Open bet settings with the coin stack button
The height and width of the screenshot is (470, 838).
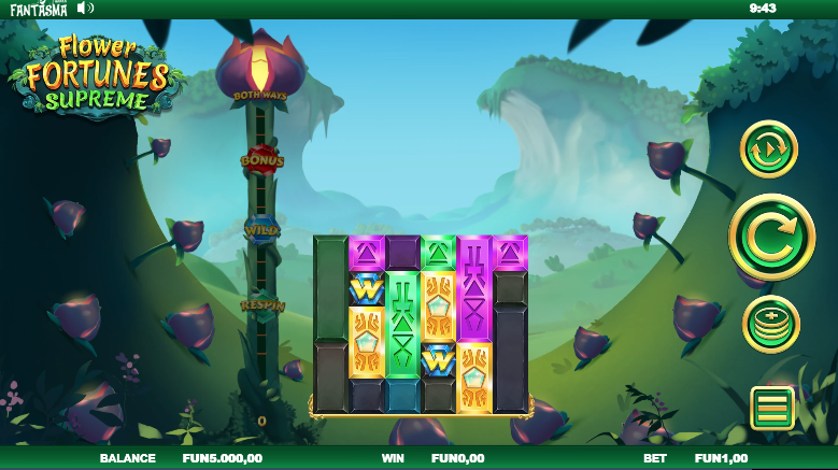click(x=771, y=324)
